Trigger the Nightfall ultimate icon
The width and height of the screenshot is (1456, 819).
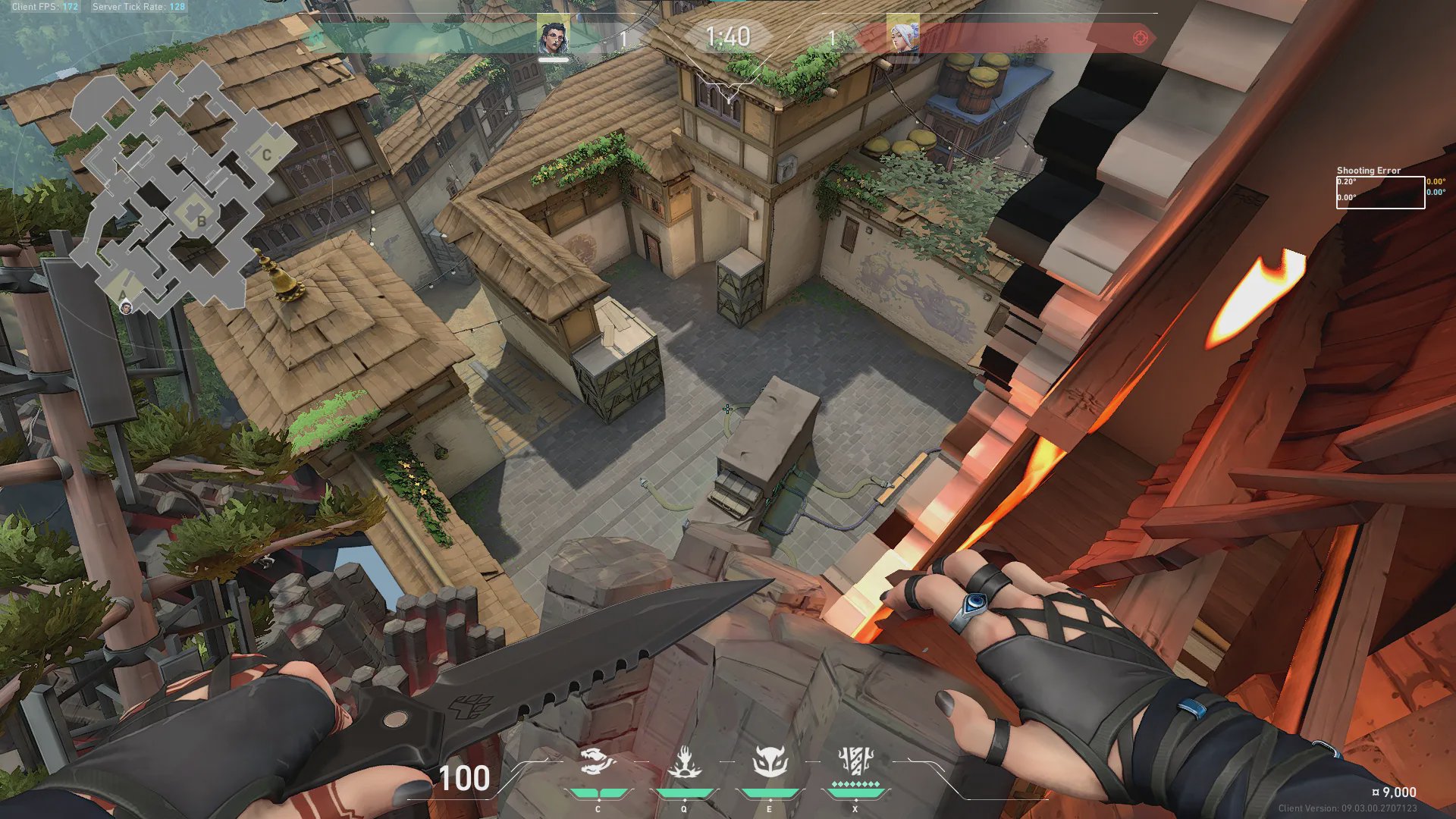pyautogui.click(x=855, y=761)
